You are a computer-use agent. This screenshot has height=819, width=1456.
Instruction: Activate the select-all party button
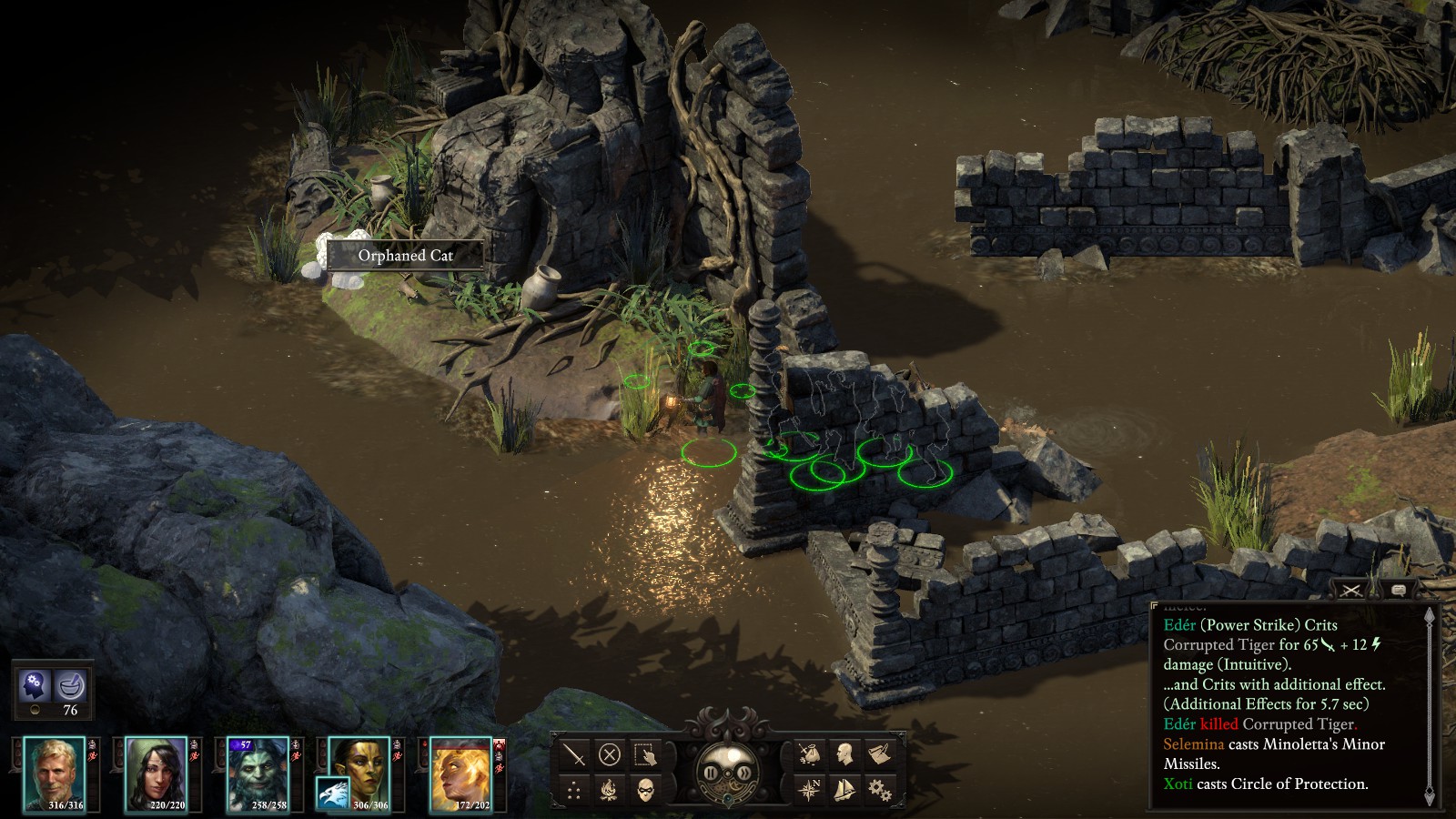[645, 753]
